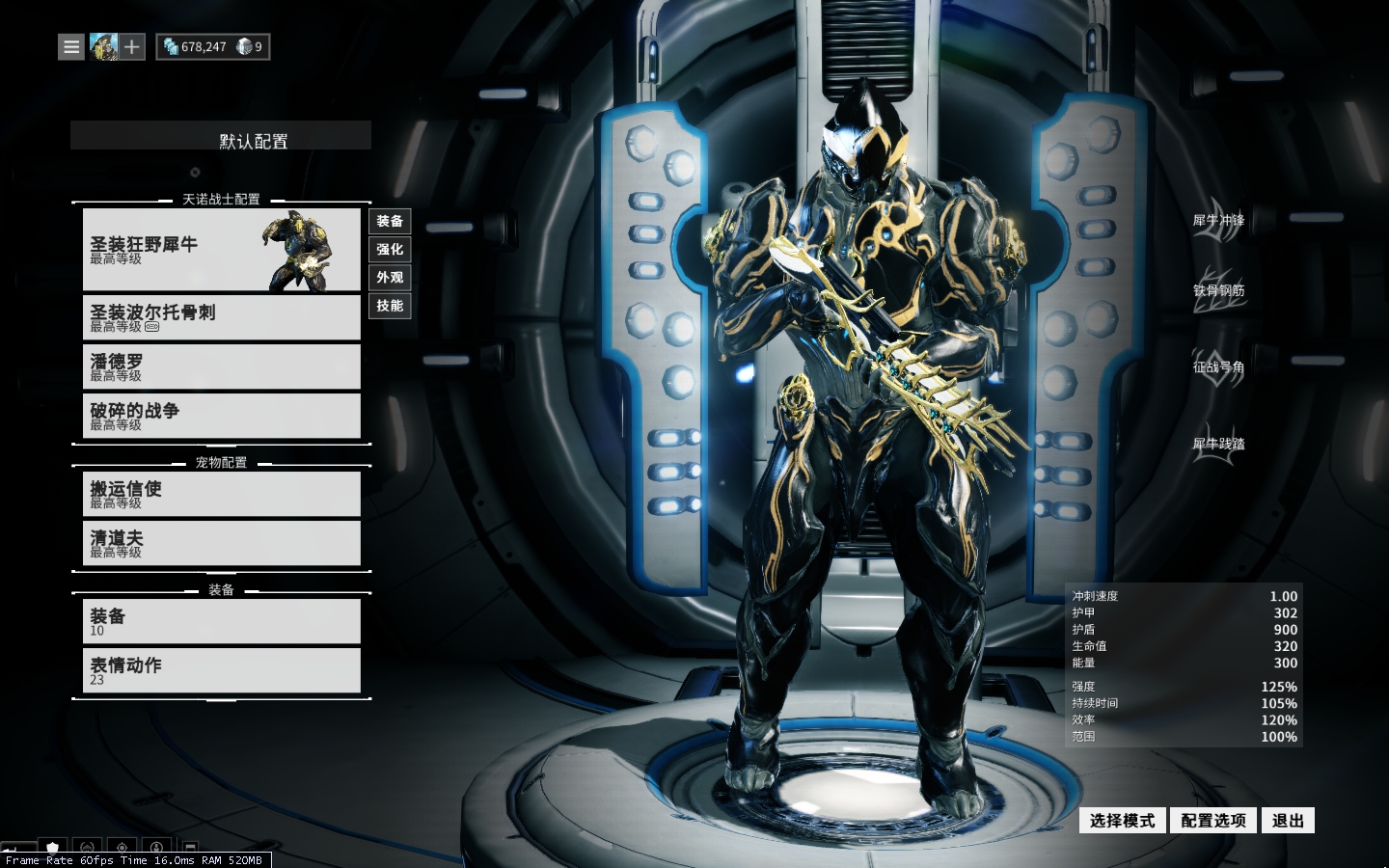Open the 外观 appearance button
This screenshot has height=868, width=1389.
coord(390,278)
